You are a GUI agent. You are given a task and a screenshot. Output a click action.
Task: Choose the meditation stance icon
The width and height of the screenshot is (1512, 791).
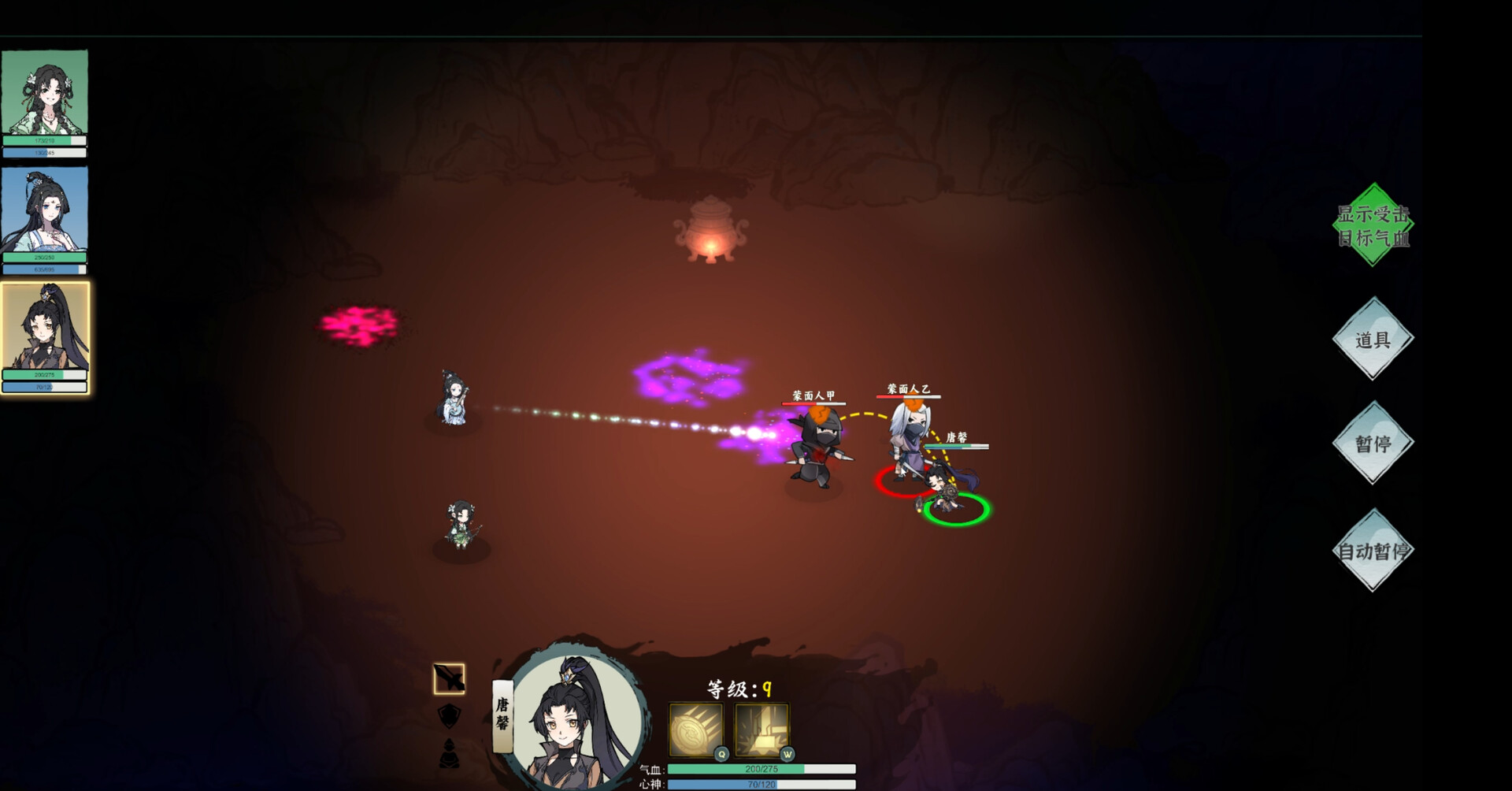coord(449,753)
